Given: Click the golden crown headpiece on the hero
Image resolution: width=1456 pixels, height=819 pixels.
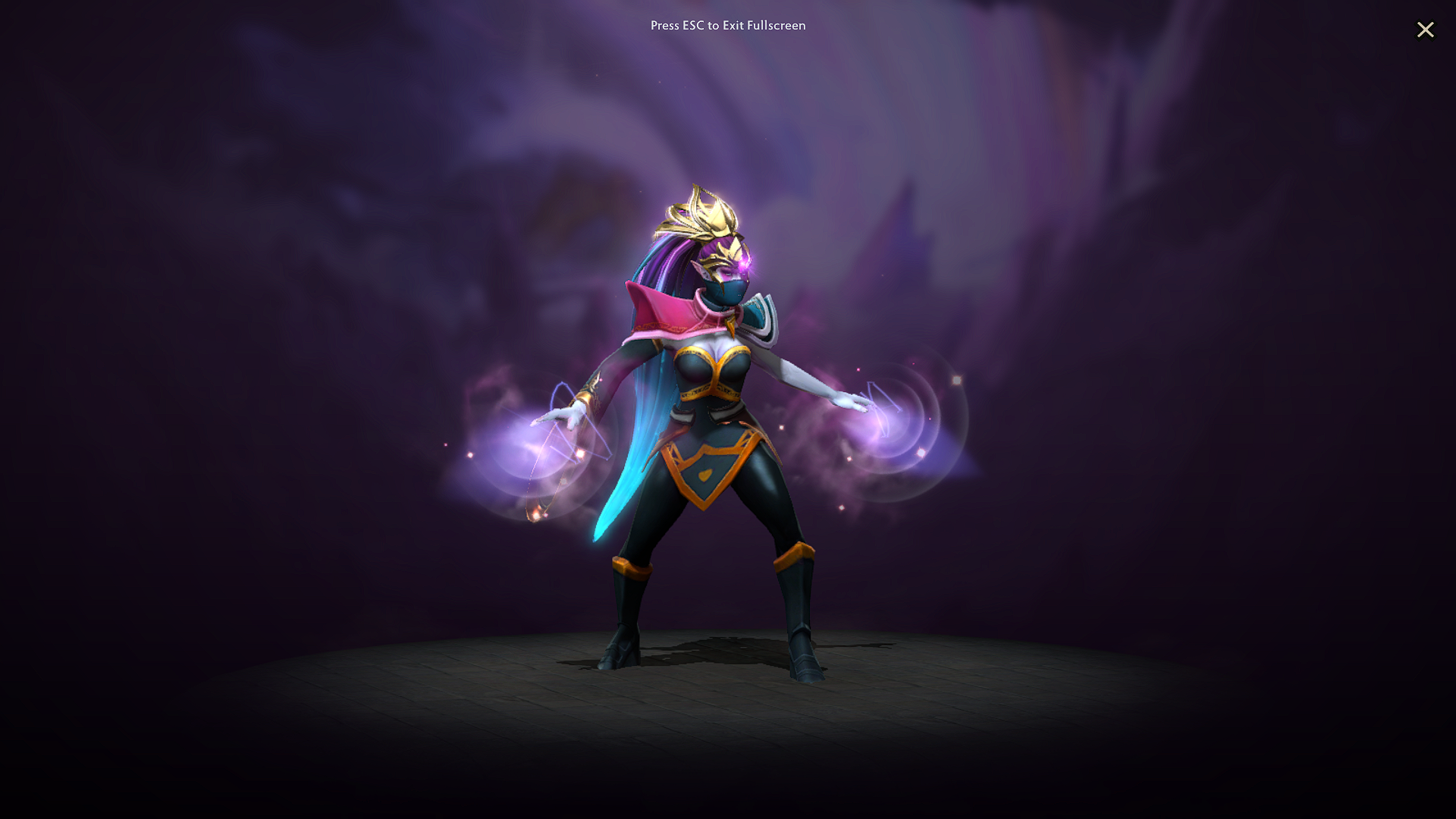Looking at the screenshot, I should (x=705, y=216).
